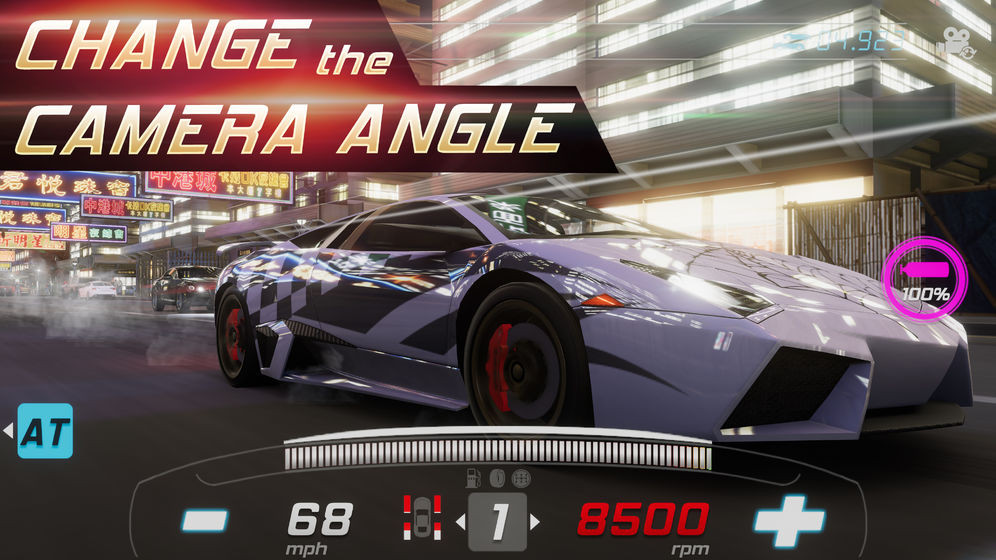The width and height of the screenshot is (996, 560).
Task: Shift up with the plus button
Action: click(789, 521)
